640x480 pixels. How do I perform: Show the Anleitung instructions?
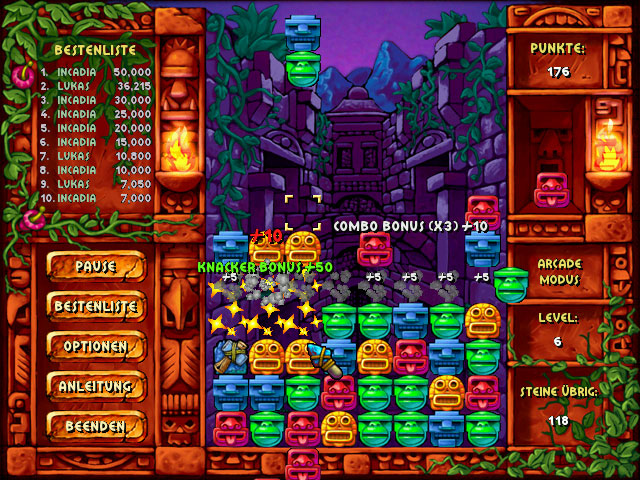tap(96, 386)
